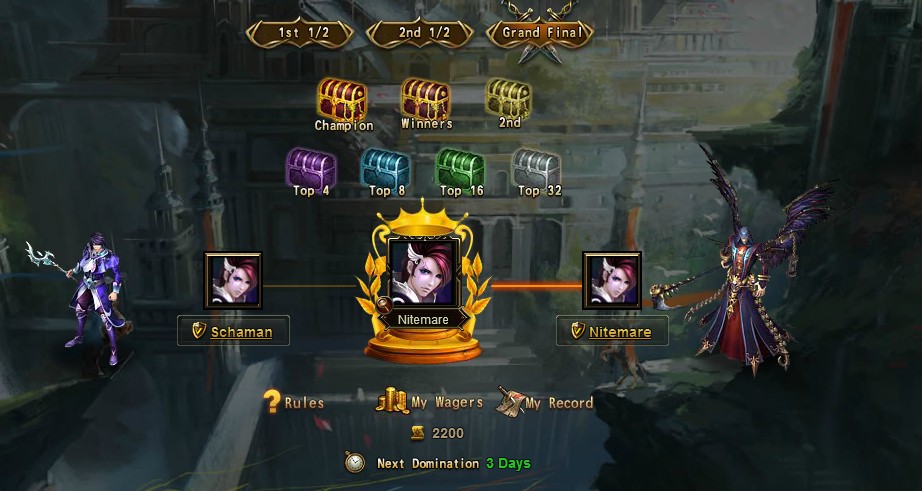This screenshot has width=922, height=491.
Task: Show the green Top 16 chest rewards
Action: pos(460,167)
